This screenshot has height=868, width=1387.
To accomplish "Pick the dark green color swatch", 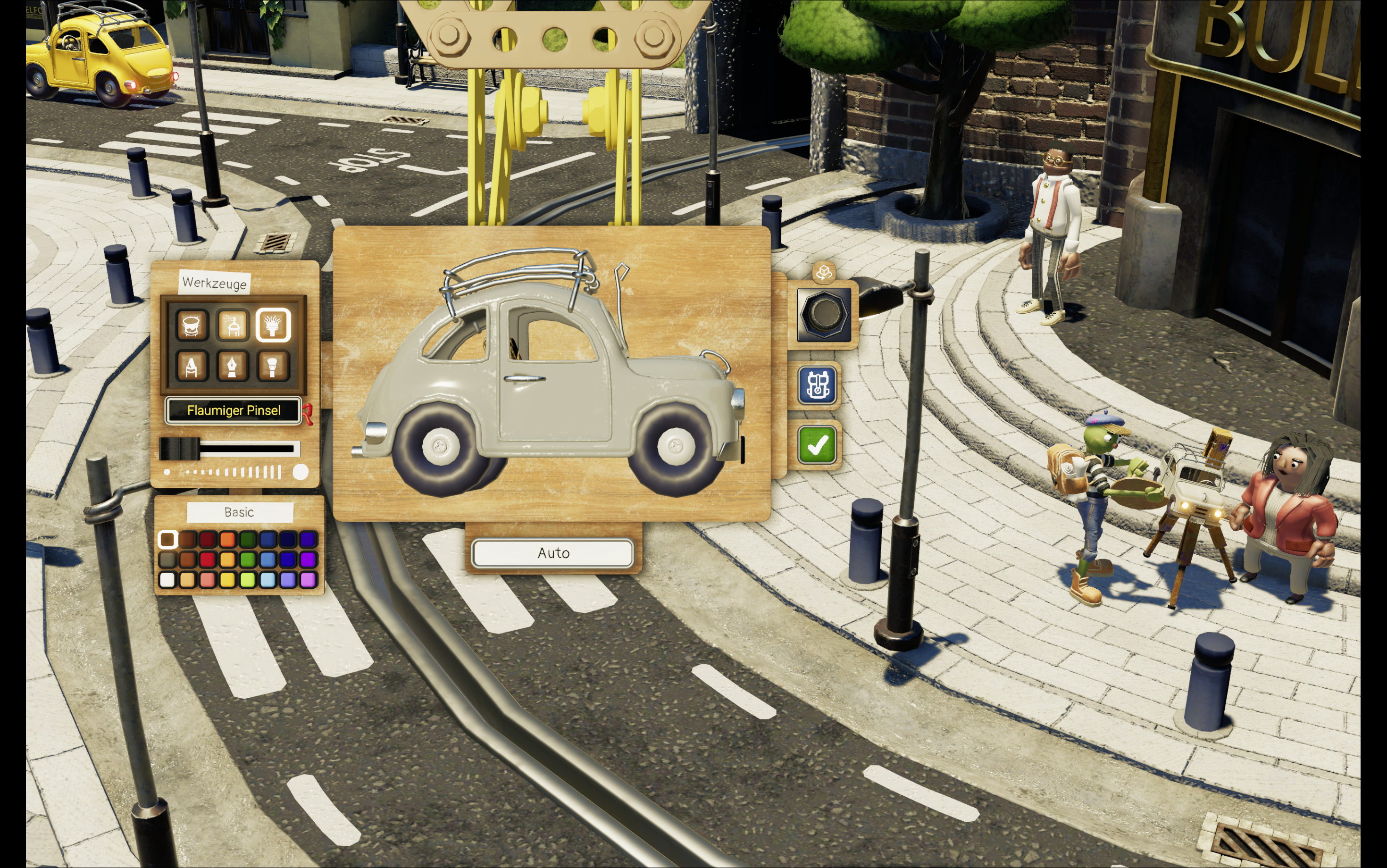I will [x=247, y=540].
